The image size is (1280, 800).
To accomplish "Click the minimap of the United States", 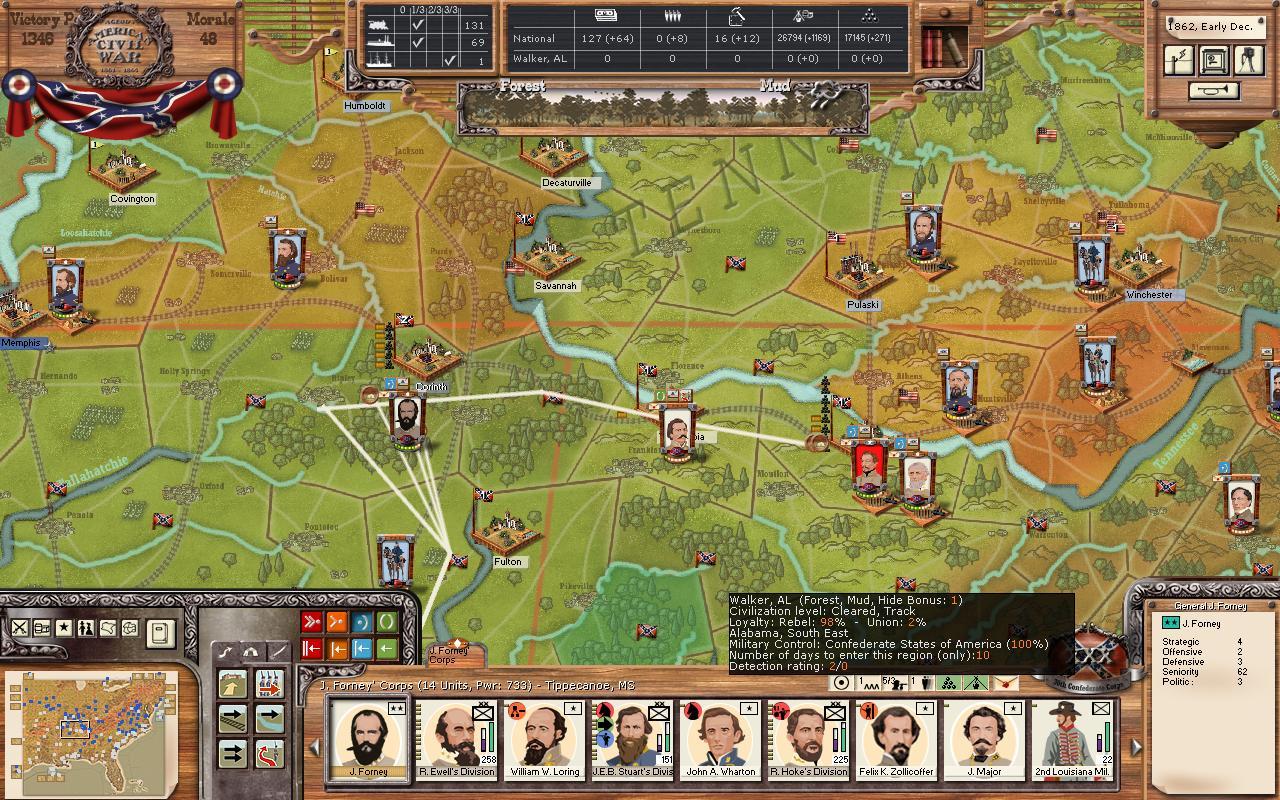I will pyautogui.click(x=92, y=730).
